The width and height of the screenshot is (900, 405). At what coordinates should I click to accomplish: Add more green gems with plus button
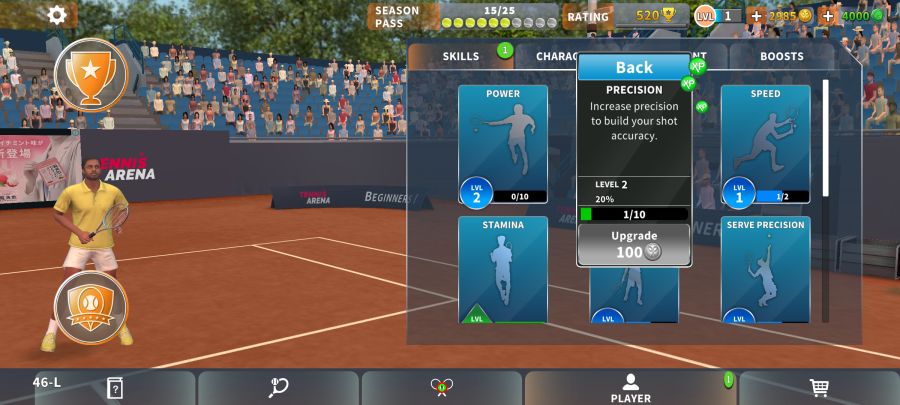tap(827, 16)
